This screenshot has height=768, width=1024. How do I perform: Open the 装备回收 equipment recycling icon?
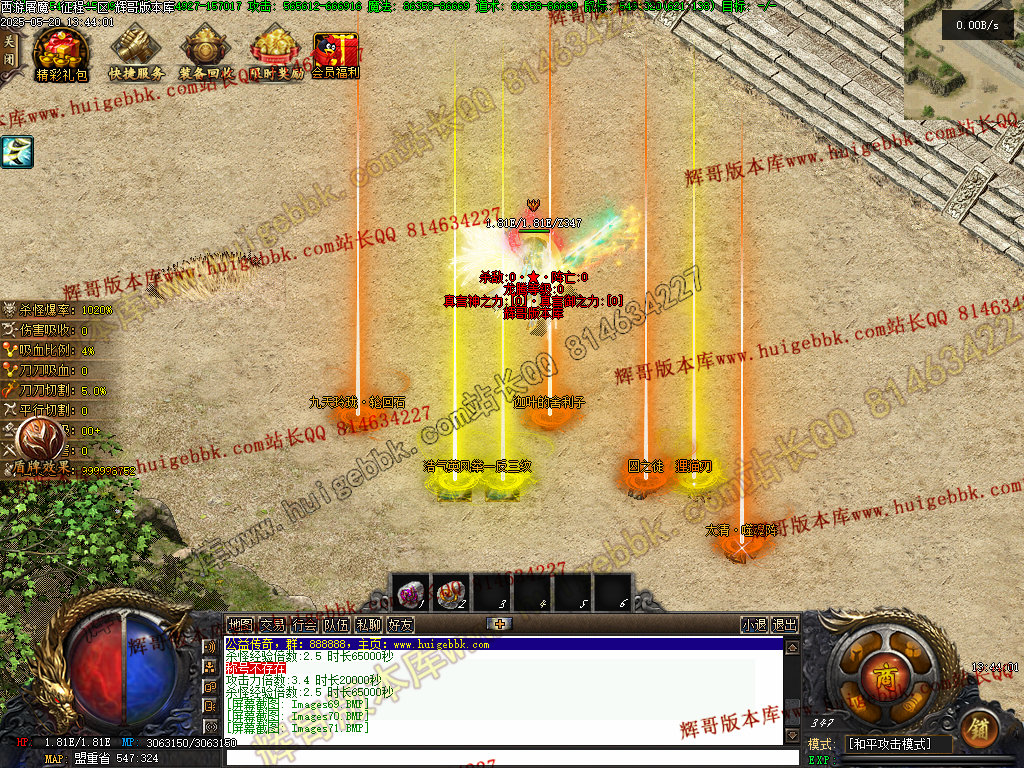[x=207, y=53]
